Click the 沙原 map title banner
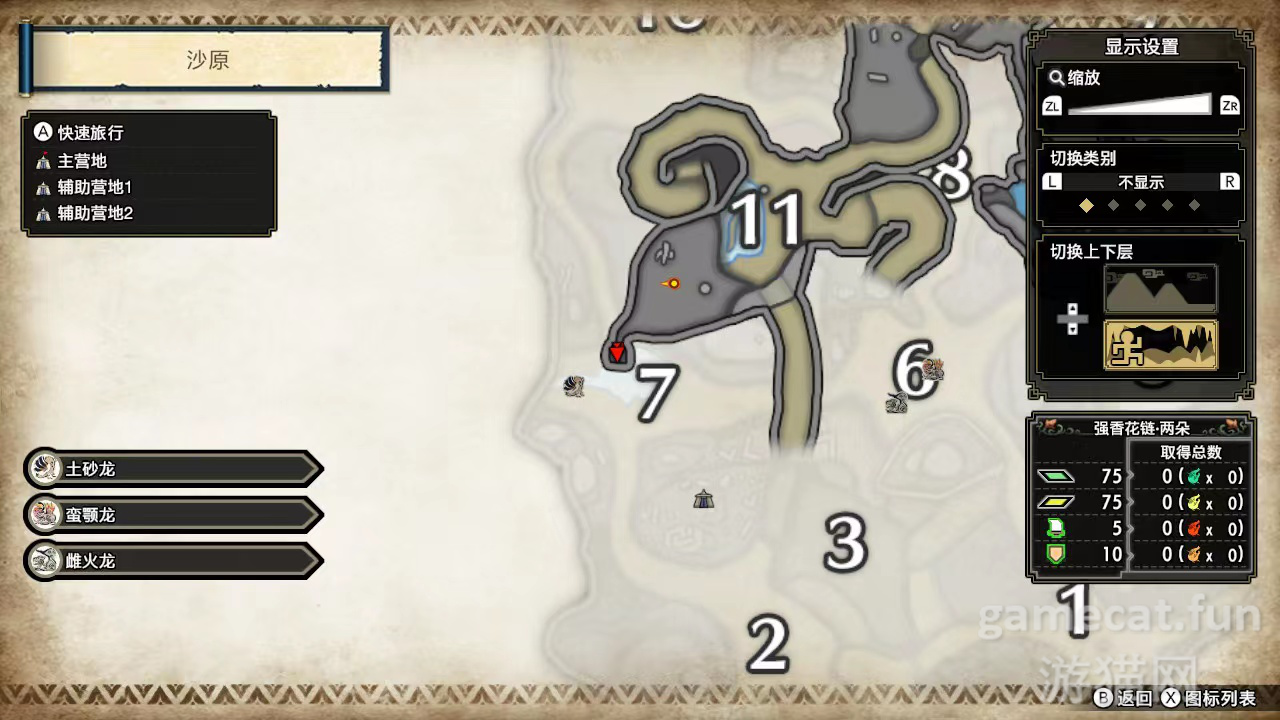Screen dimensions: 1280x720 (x=208, y=60)
